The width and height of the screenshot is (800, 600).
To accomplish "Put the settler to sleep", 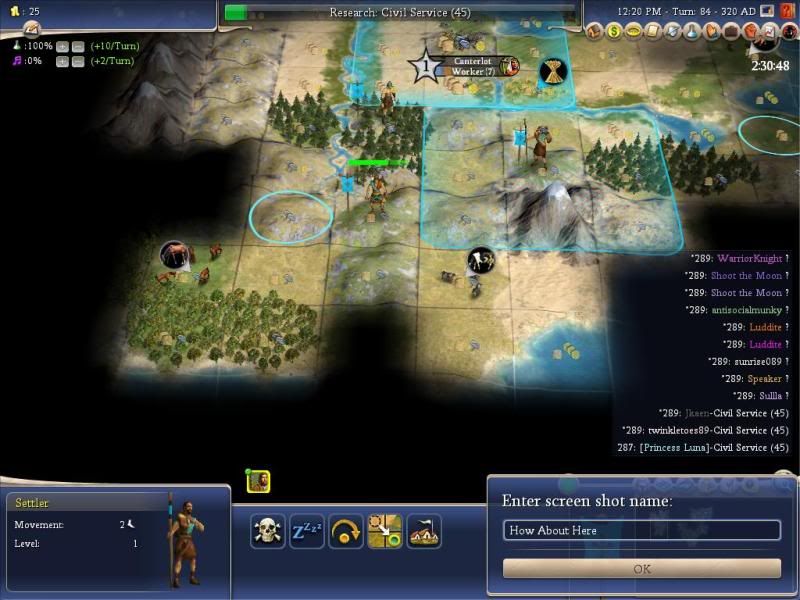I will (x=305, y=530).
